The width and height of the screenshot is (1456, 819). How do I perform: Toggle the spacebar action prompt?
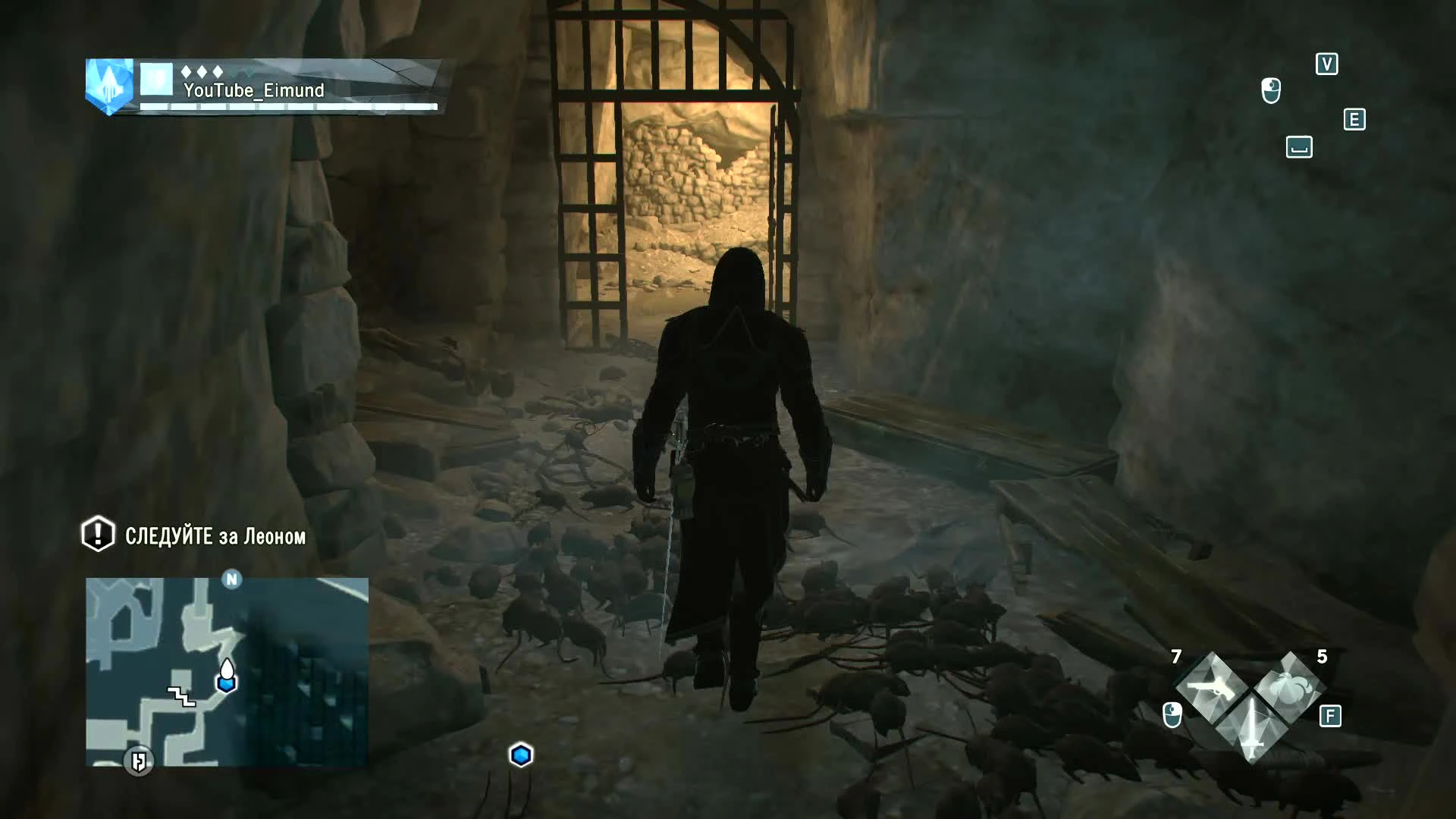click(x=1299, y=148)
